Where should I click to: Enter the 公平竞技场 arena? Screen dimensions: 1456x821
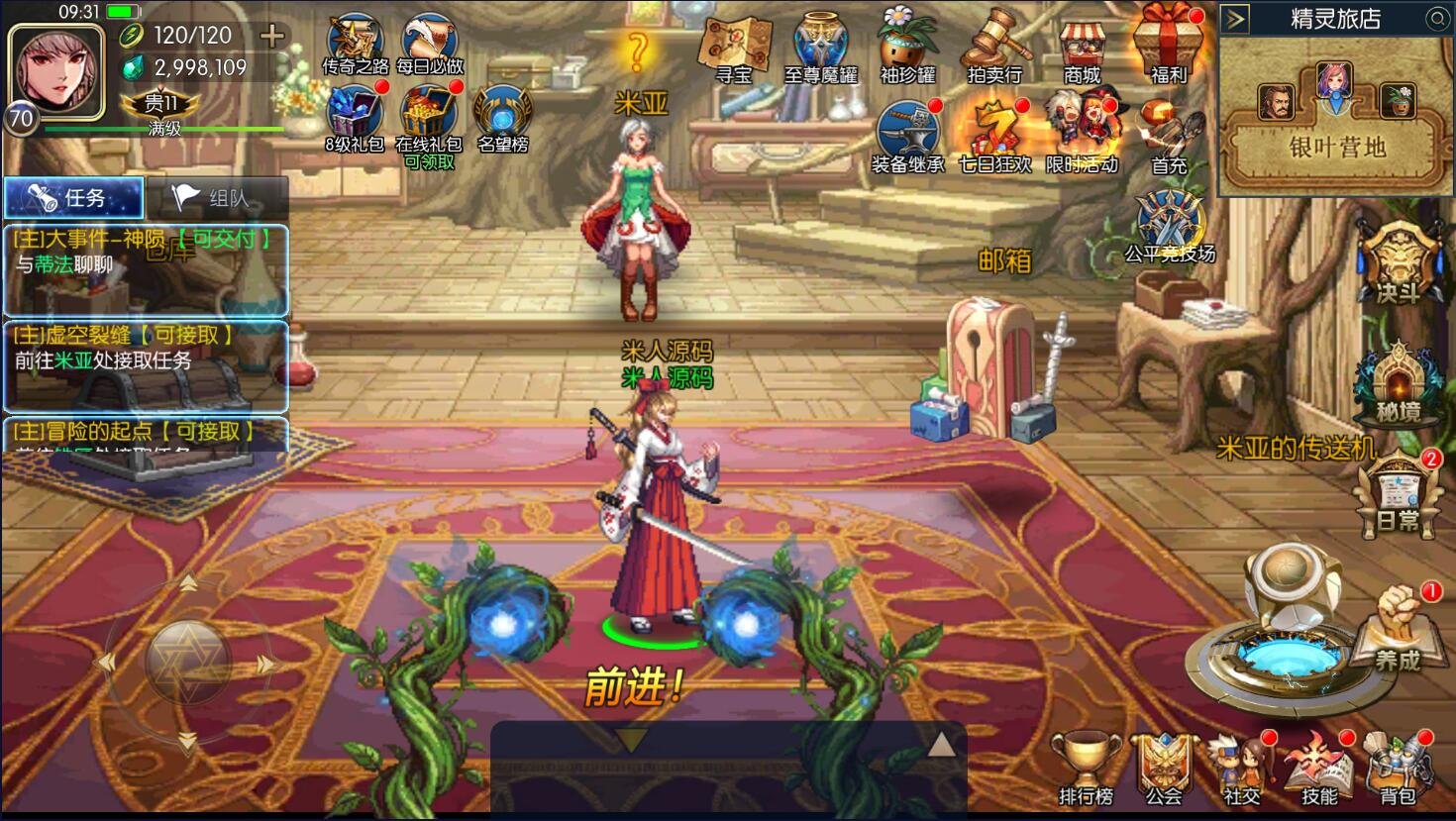pos(1170,225)
